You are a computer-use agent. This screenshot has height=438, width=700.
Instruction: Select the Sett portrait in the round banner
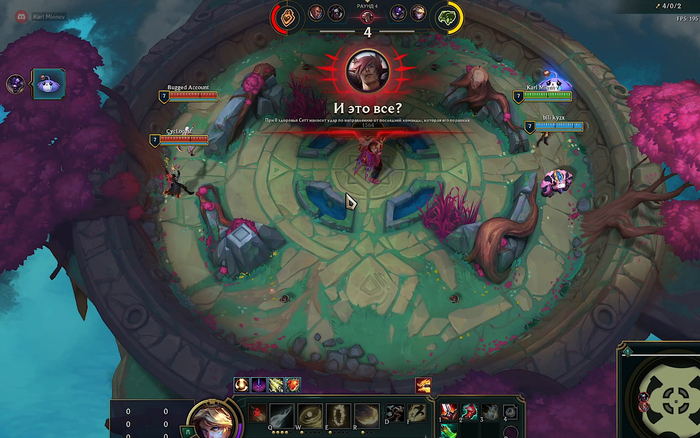pos(366,70)
